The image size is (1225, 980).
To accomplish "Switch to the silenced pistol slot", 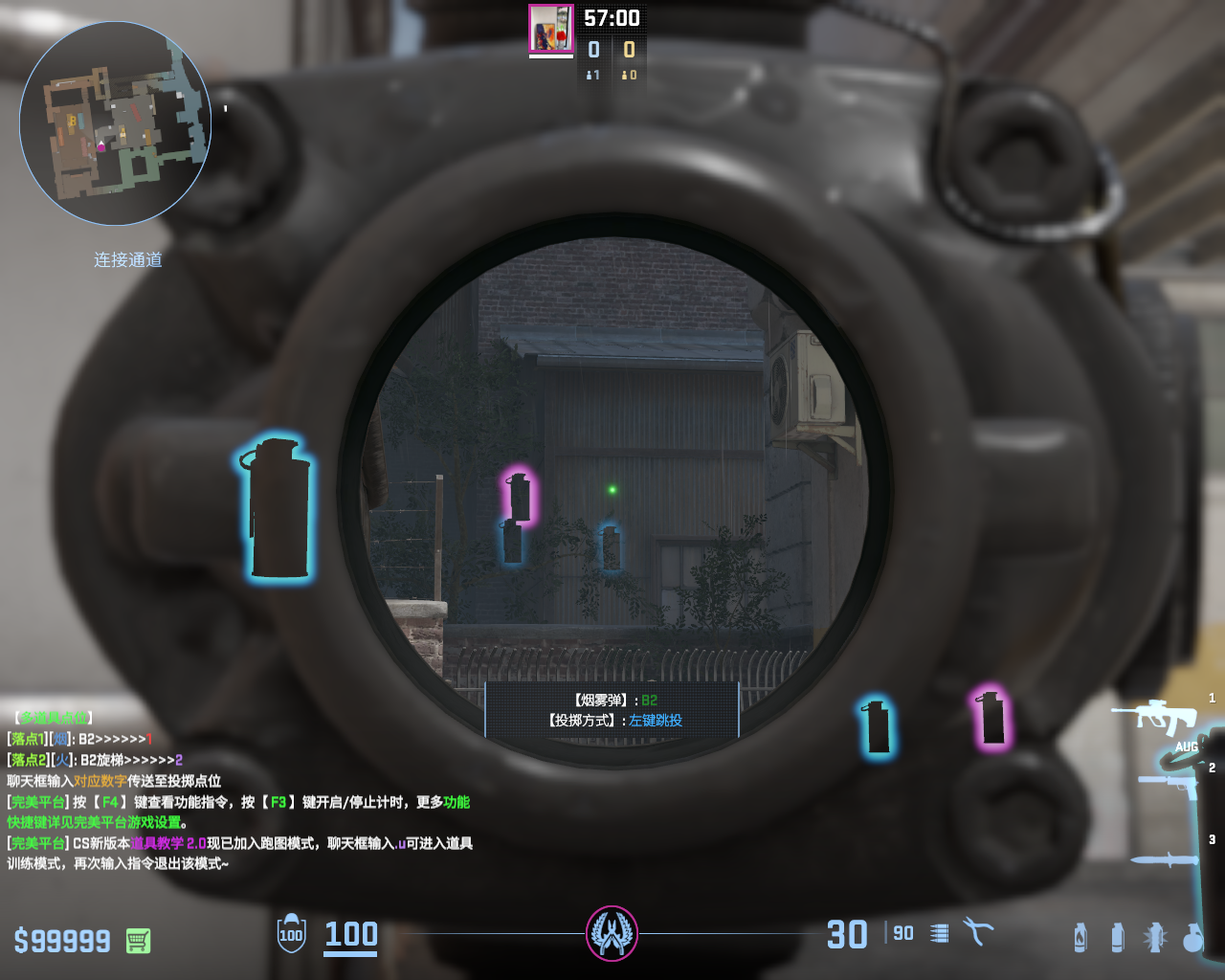I will (1169, 785).
